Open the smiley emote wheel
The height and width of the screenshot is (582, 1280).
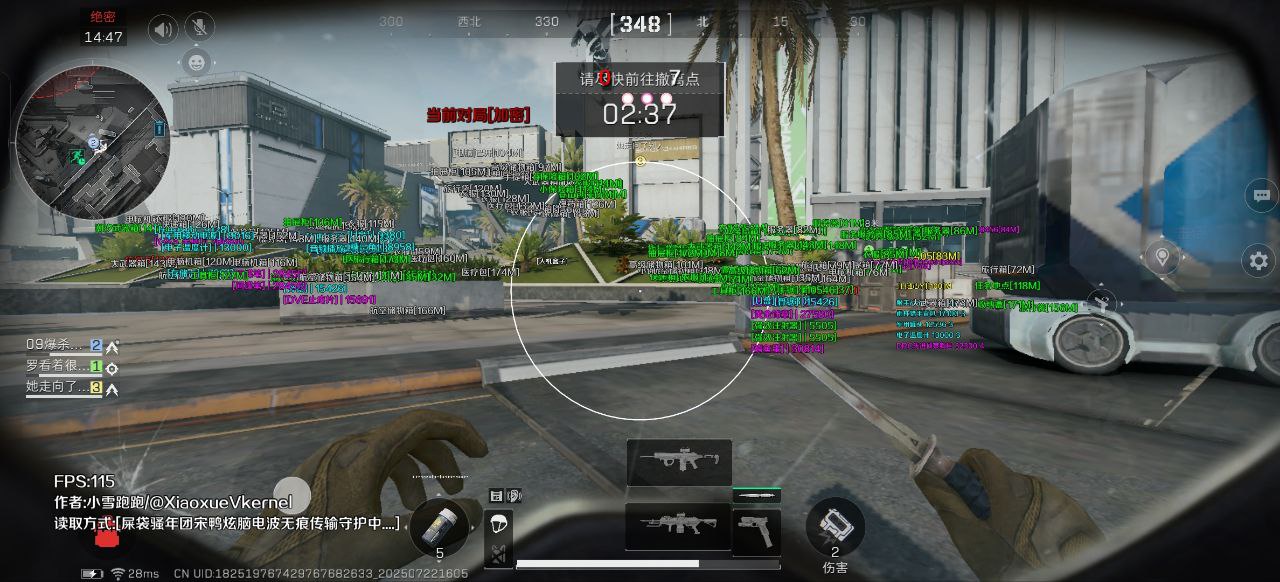pyautogui.click(x=196, y=63)
